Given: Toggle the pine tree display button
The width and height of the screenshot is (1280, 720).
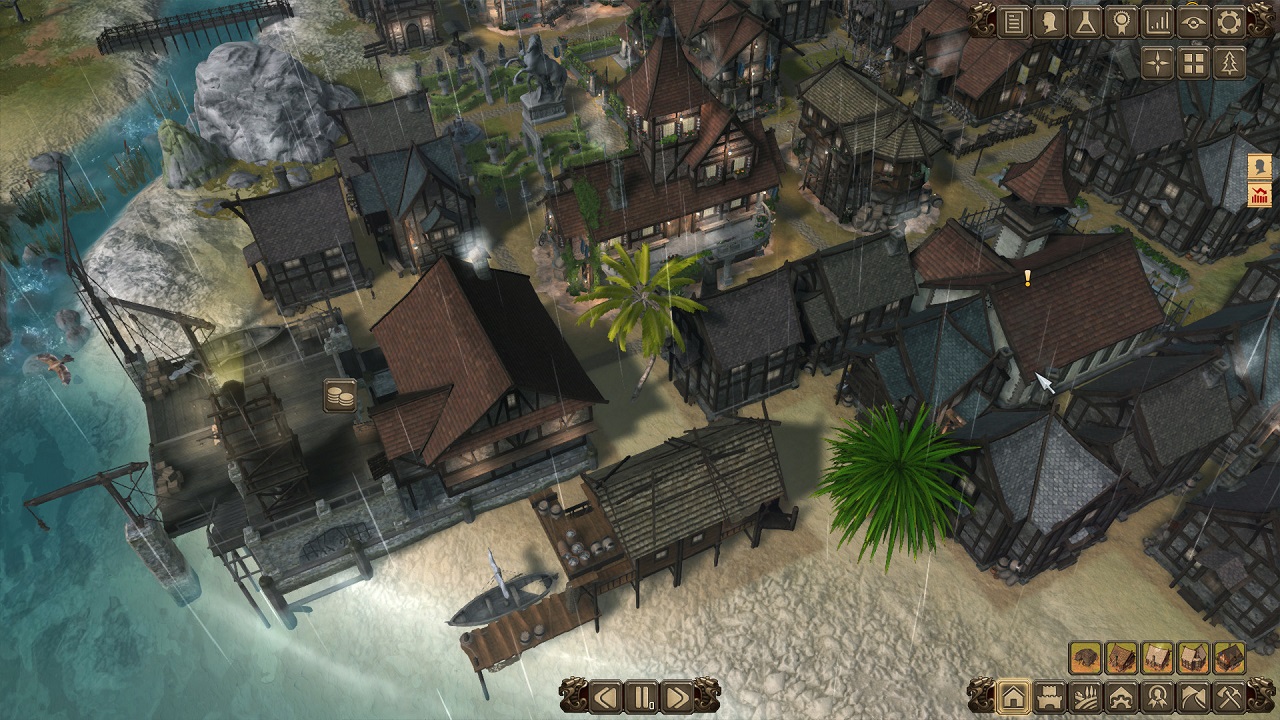Looking at the screenshot, I should (1229, 63).
